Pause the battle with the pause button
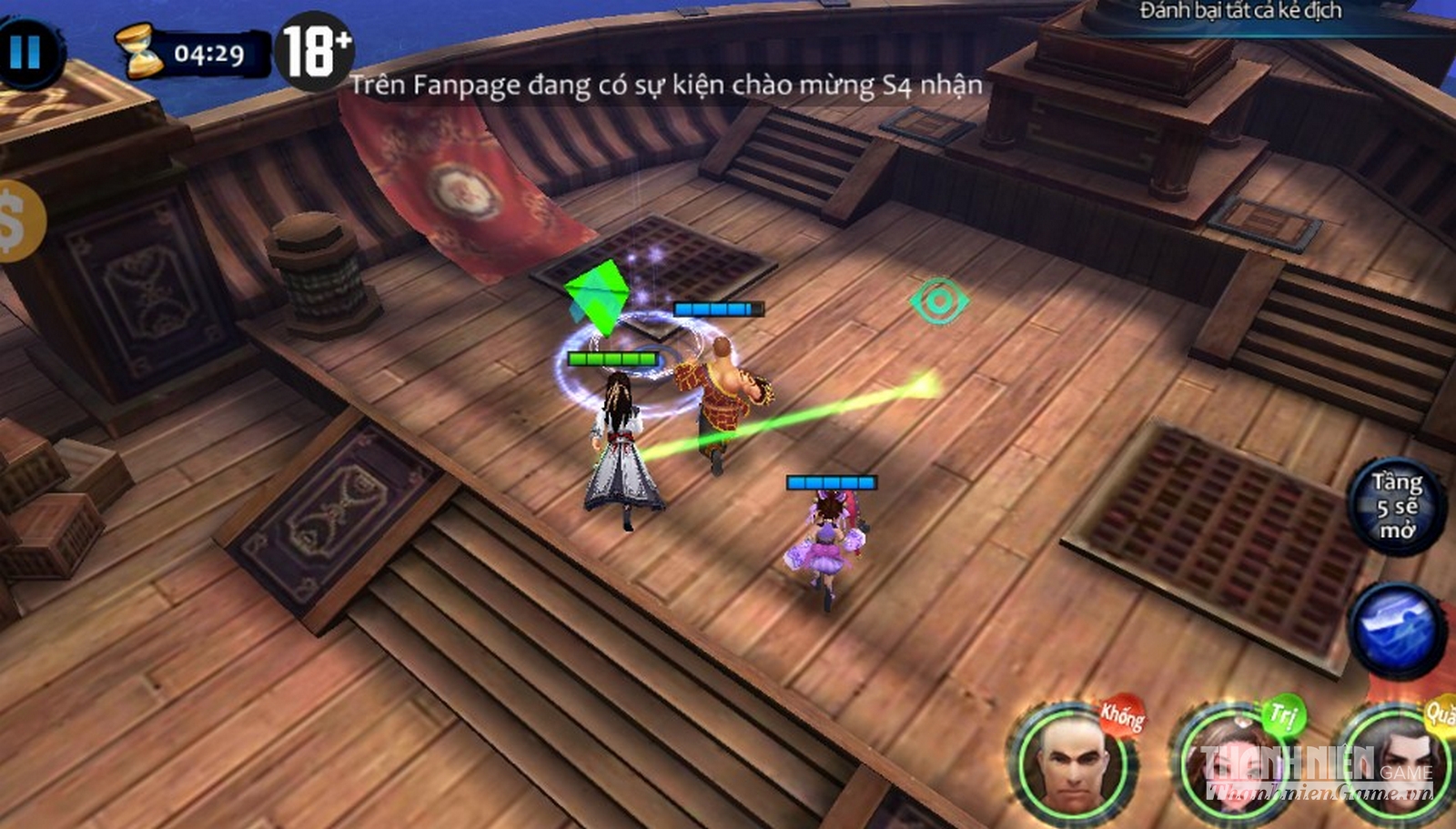The image size is (1456, 829). tap(25, 53)
